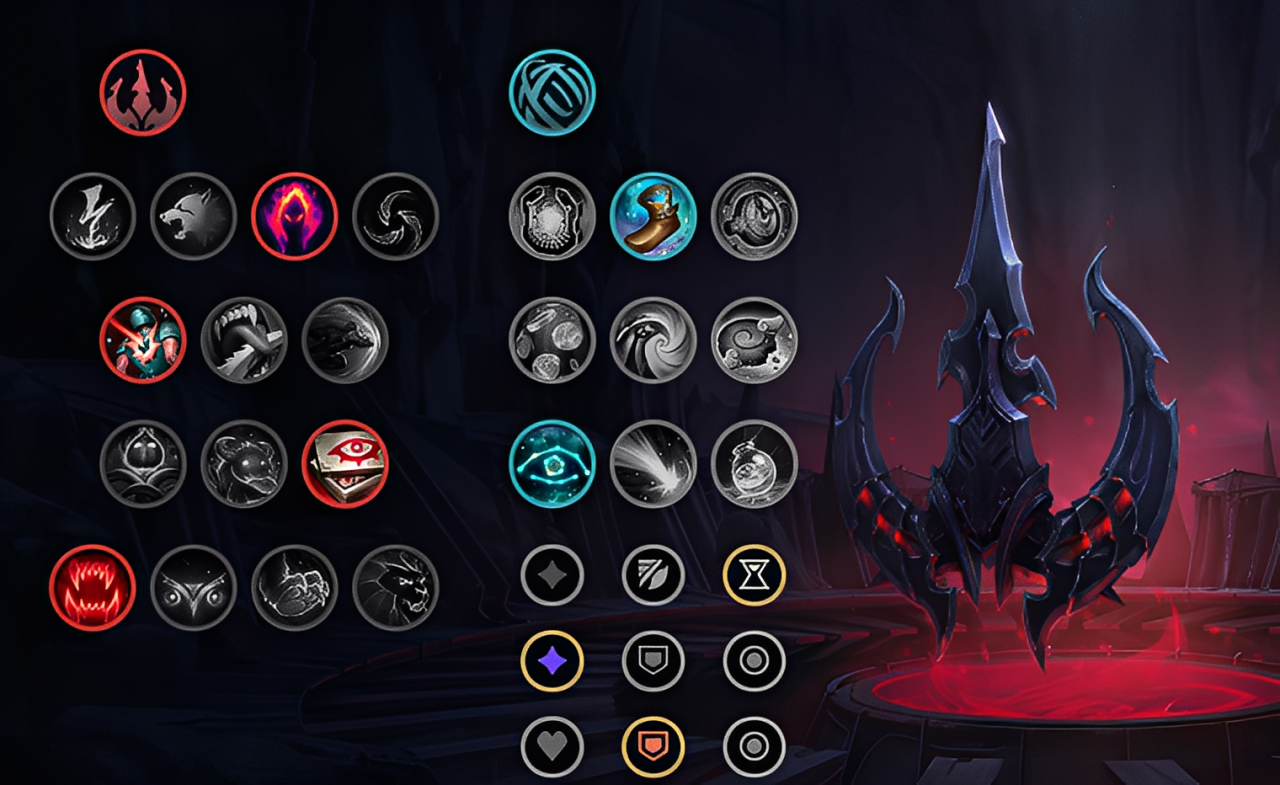
Task: Choose the Ghost Poro rune
Action: [243, 463]
